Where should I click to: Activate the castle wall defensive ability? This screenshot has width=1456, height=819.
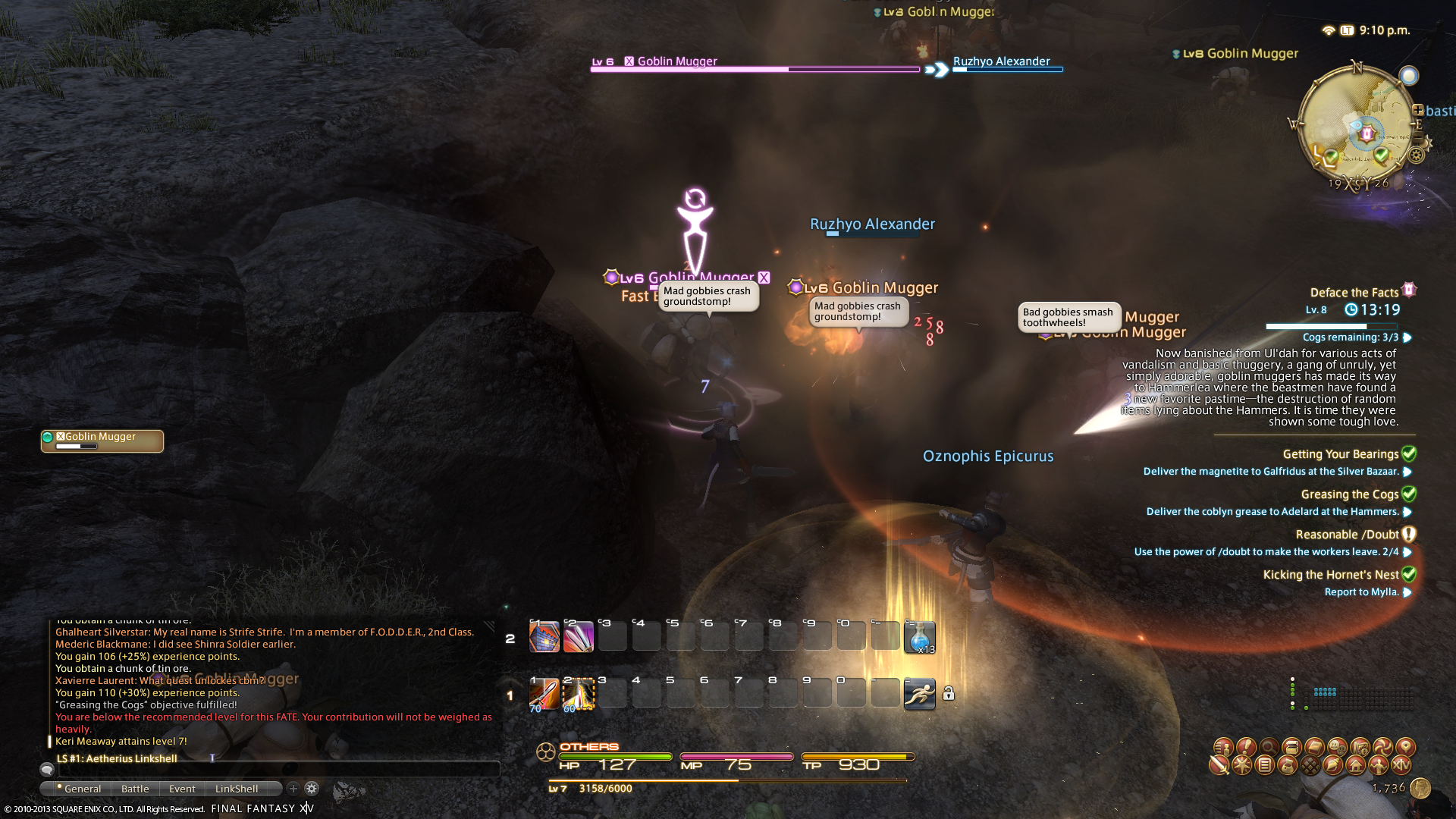click(x=544, y=637)
